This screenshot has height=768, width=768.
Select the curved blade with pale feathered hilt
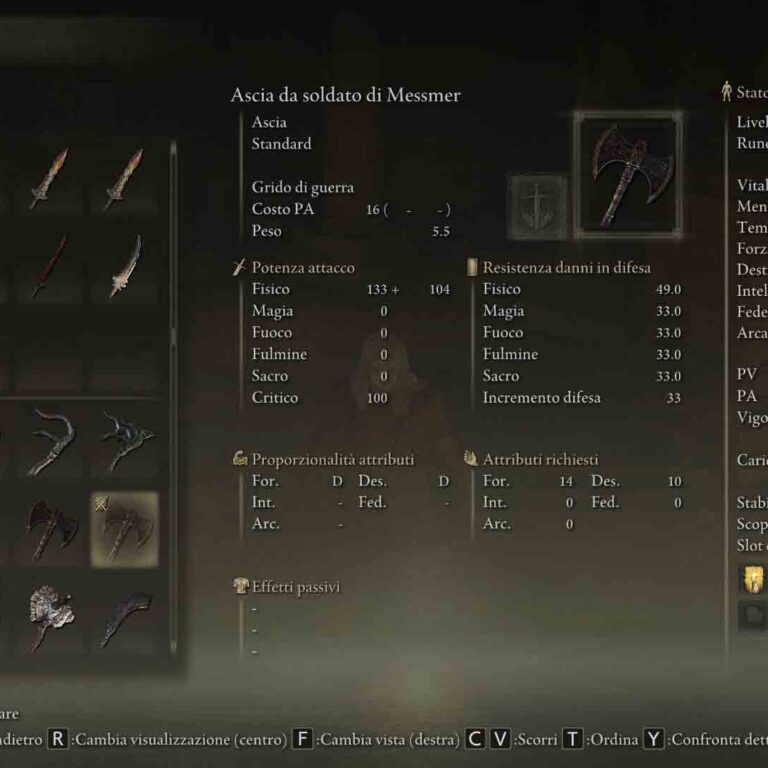124,267
